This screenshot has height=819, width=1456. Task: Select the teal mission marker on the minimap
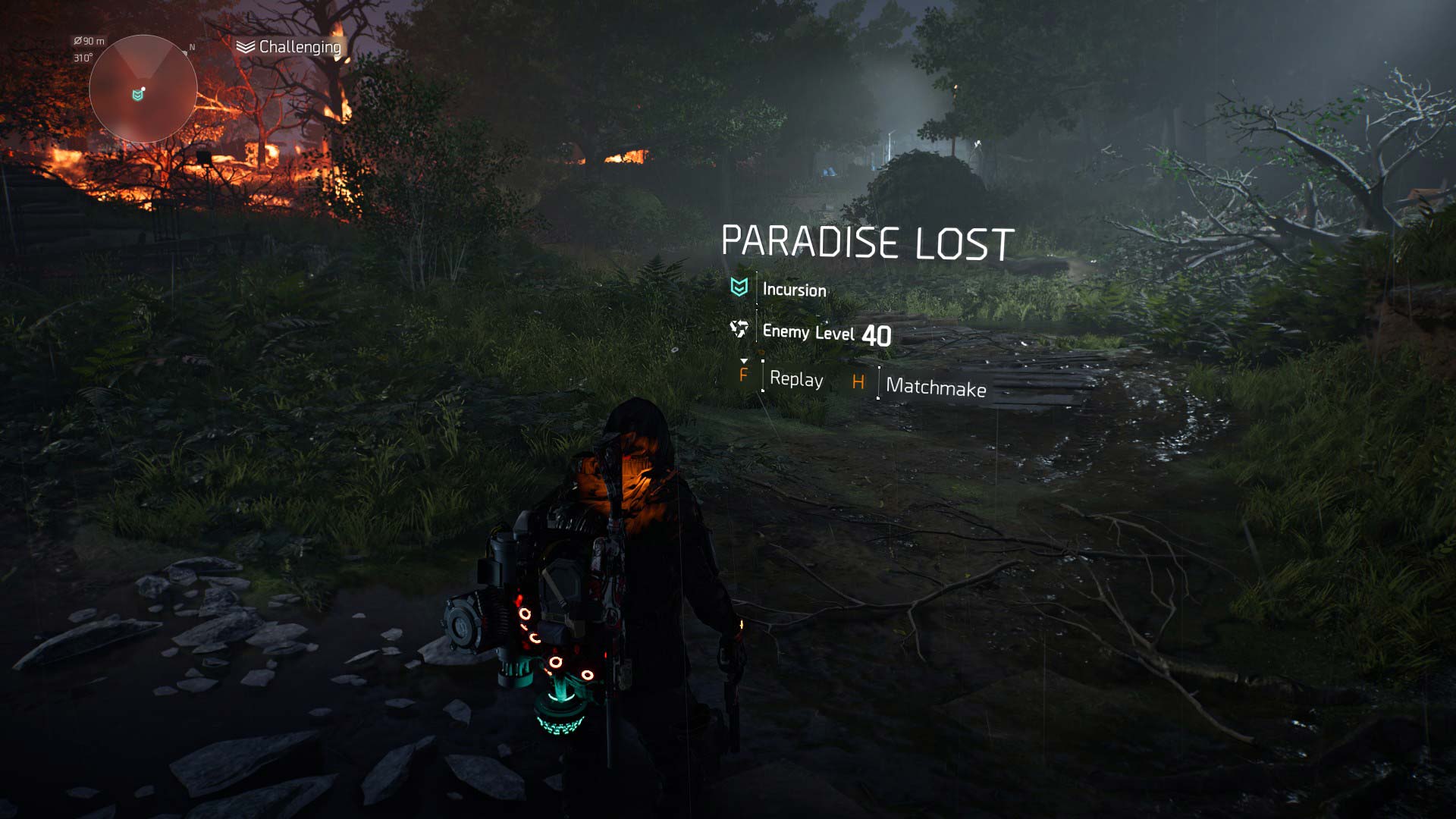coord(137,95)
